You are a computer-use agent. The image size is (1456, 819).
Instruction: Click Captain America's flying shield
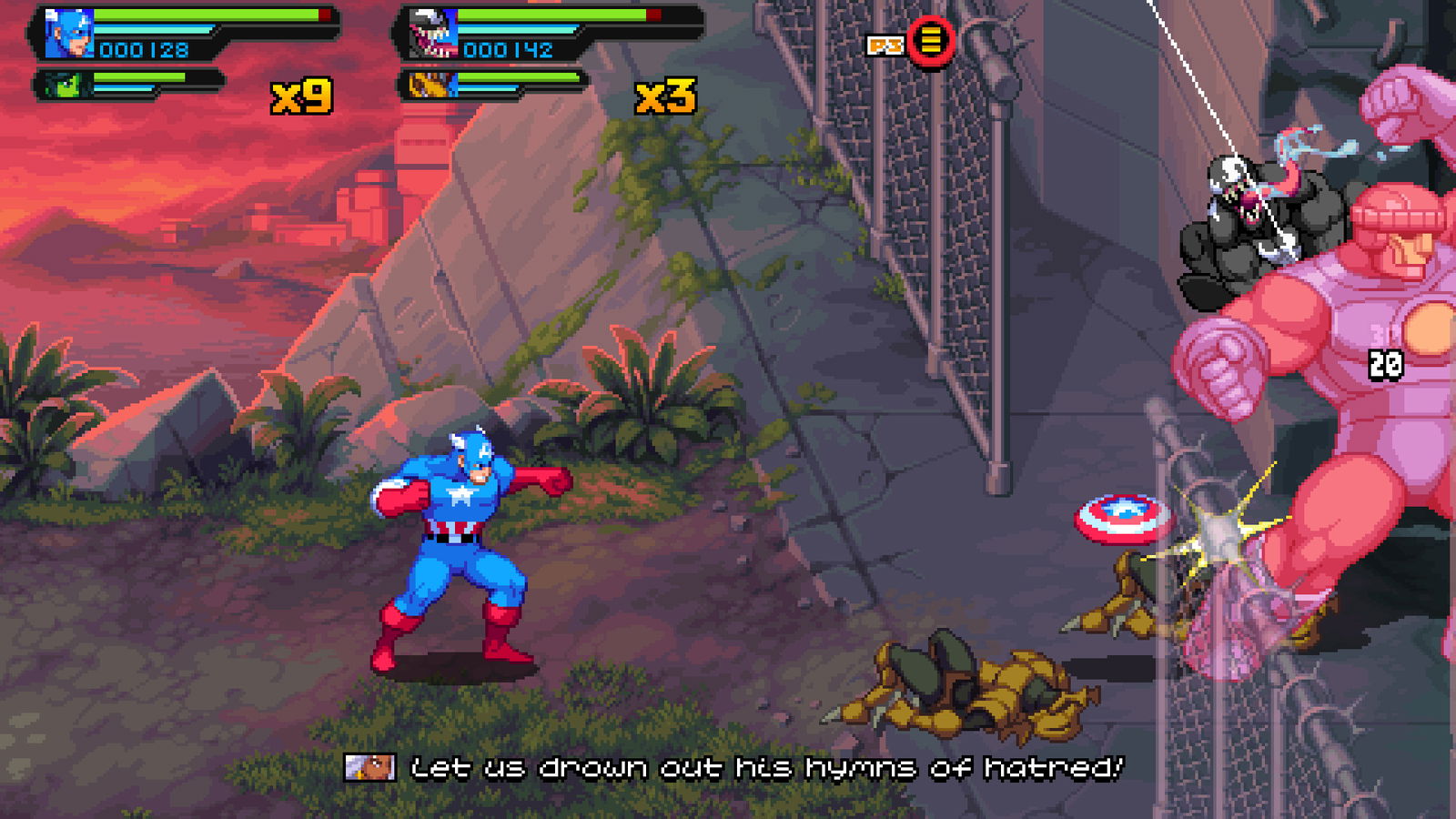1117,519
